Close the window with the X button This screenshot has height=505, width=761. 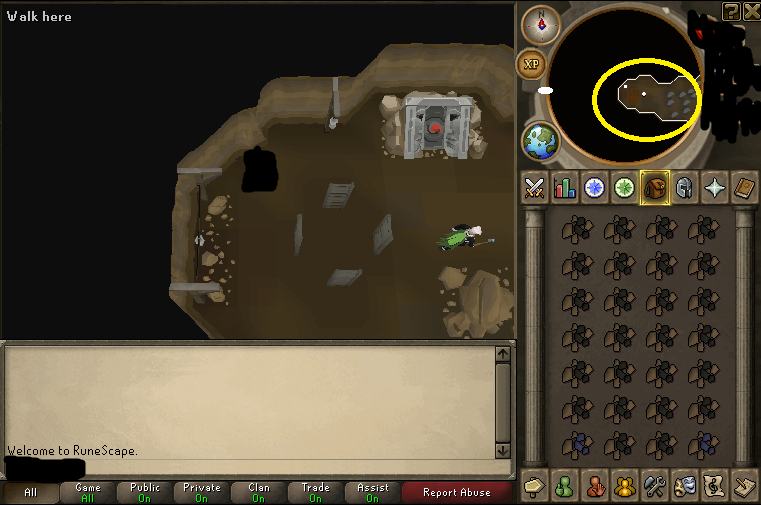click(751, 11)
